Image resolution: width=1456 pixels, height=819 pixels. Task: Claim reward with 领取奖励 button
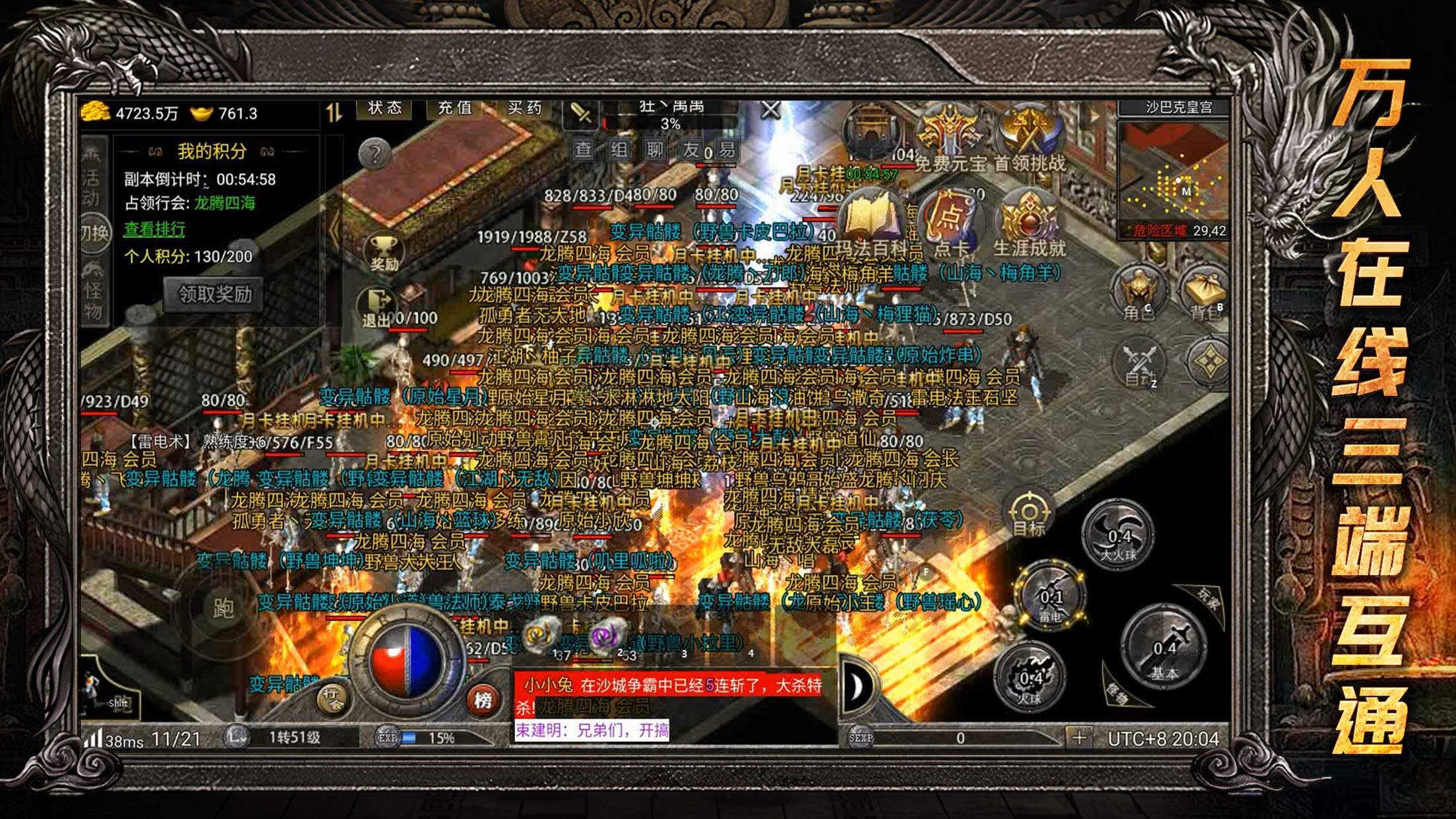pyautogui.click(x=214, y=294)
